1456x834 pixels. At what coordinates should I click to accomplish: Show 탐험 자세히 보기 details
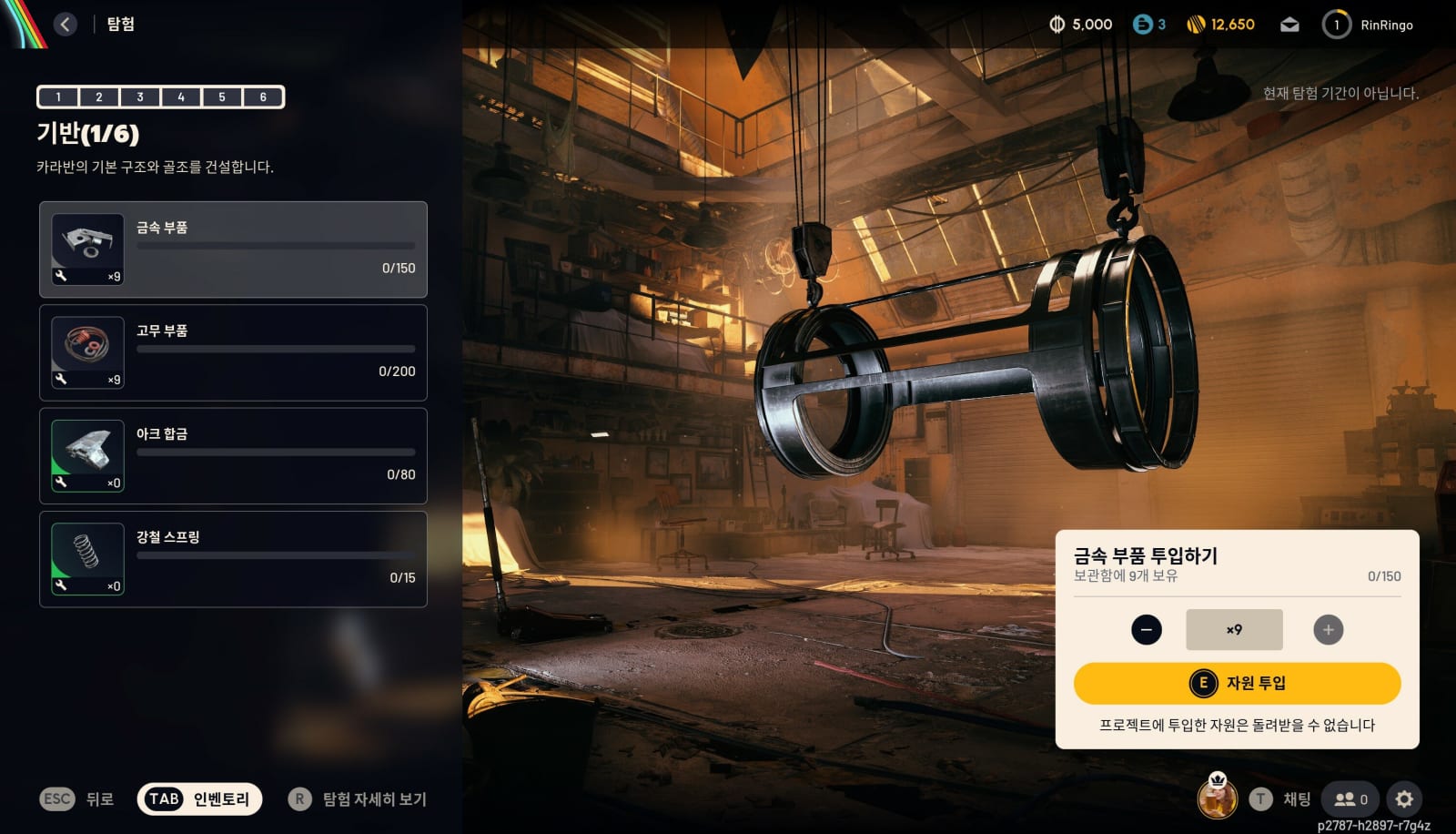pyautogui.click(x=358, y=798)
